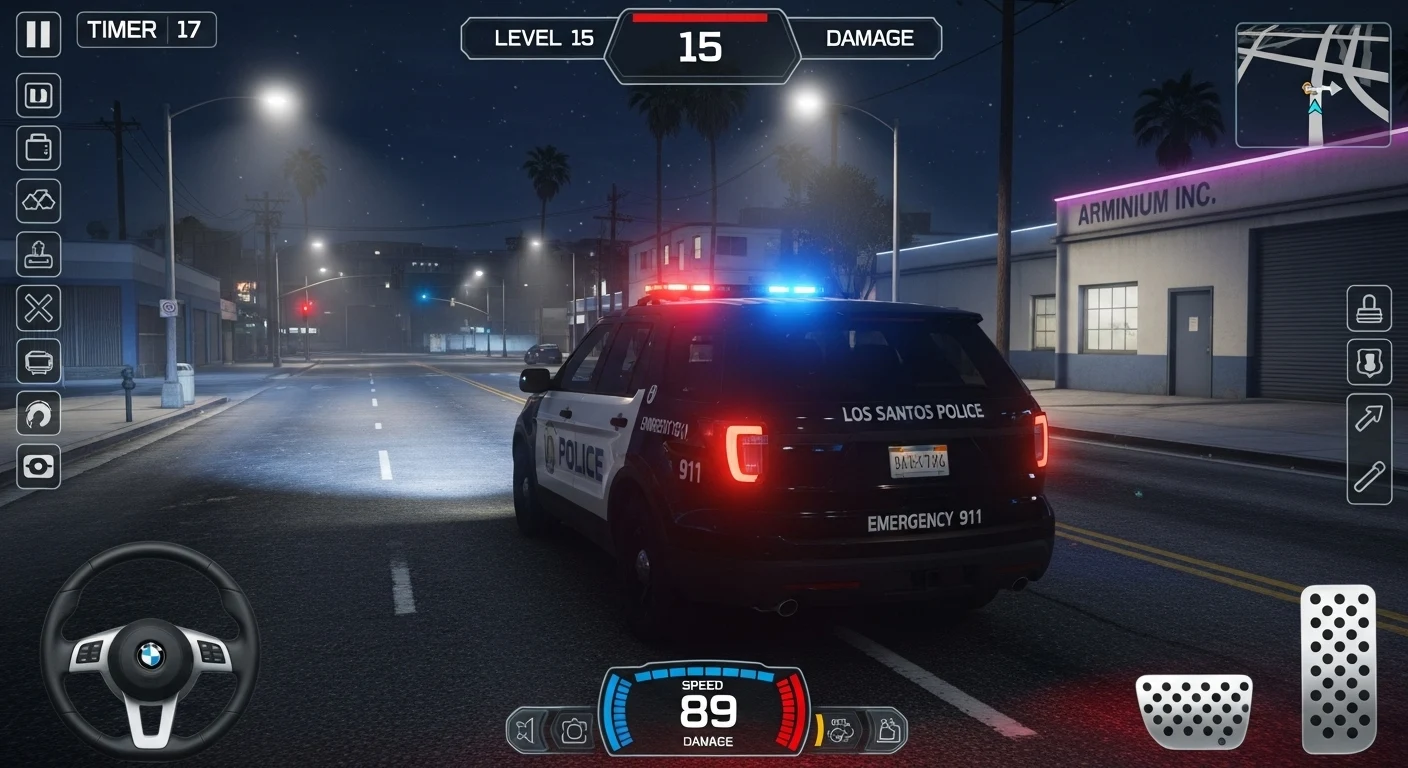
Task: Tap the wide brake pedal
Action: point(1193,711)
